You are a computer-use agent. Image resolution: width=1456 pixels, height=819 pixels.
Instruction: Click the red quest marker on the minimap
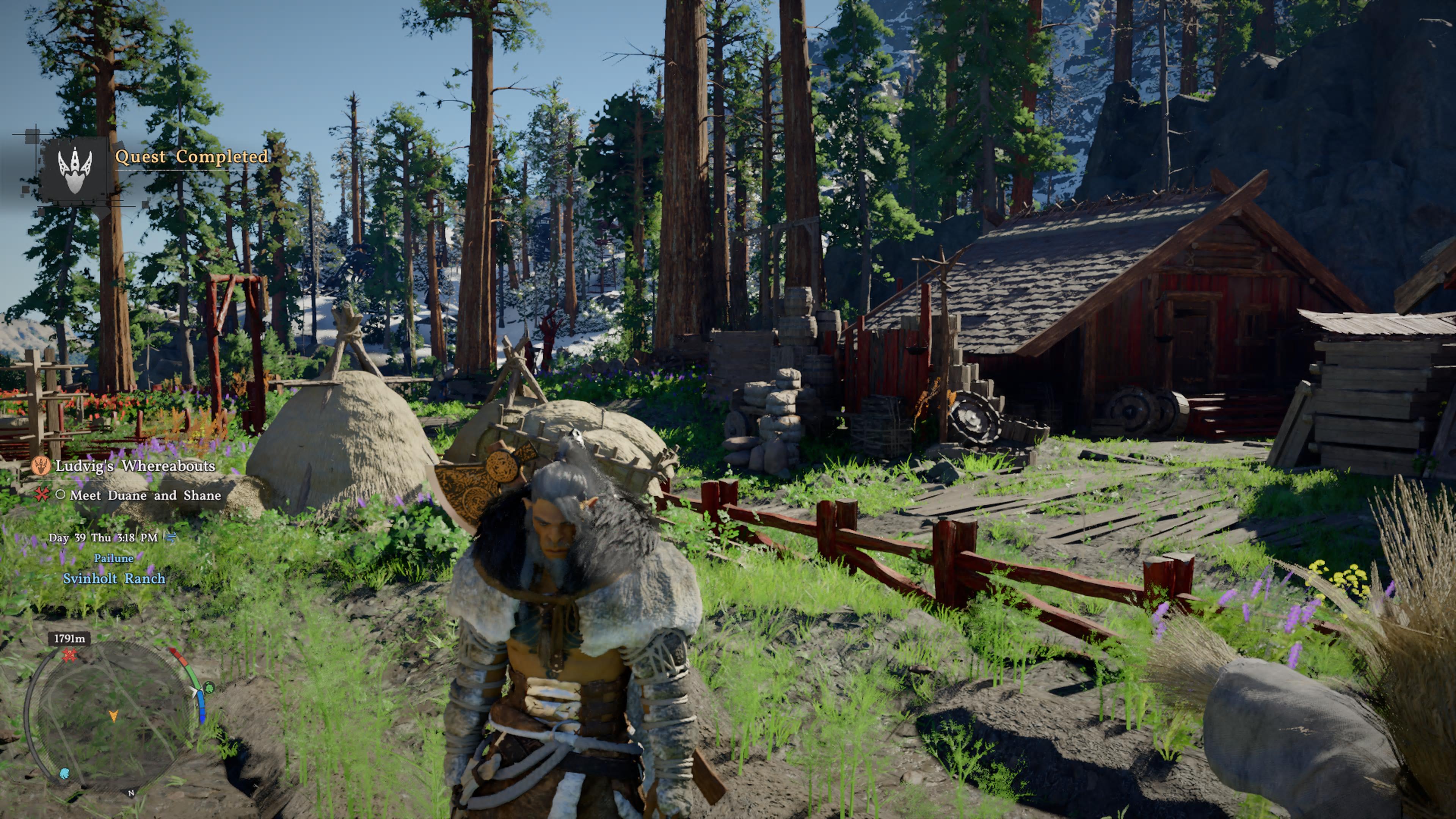tap(69, 656)
